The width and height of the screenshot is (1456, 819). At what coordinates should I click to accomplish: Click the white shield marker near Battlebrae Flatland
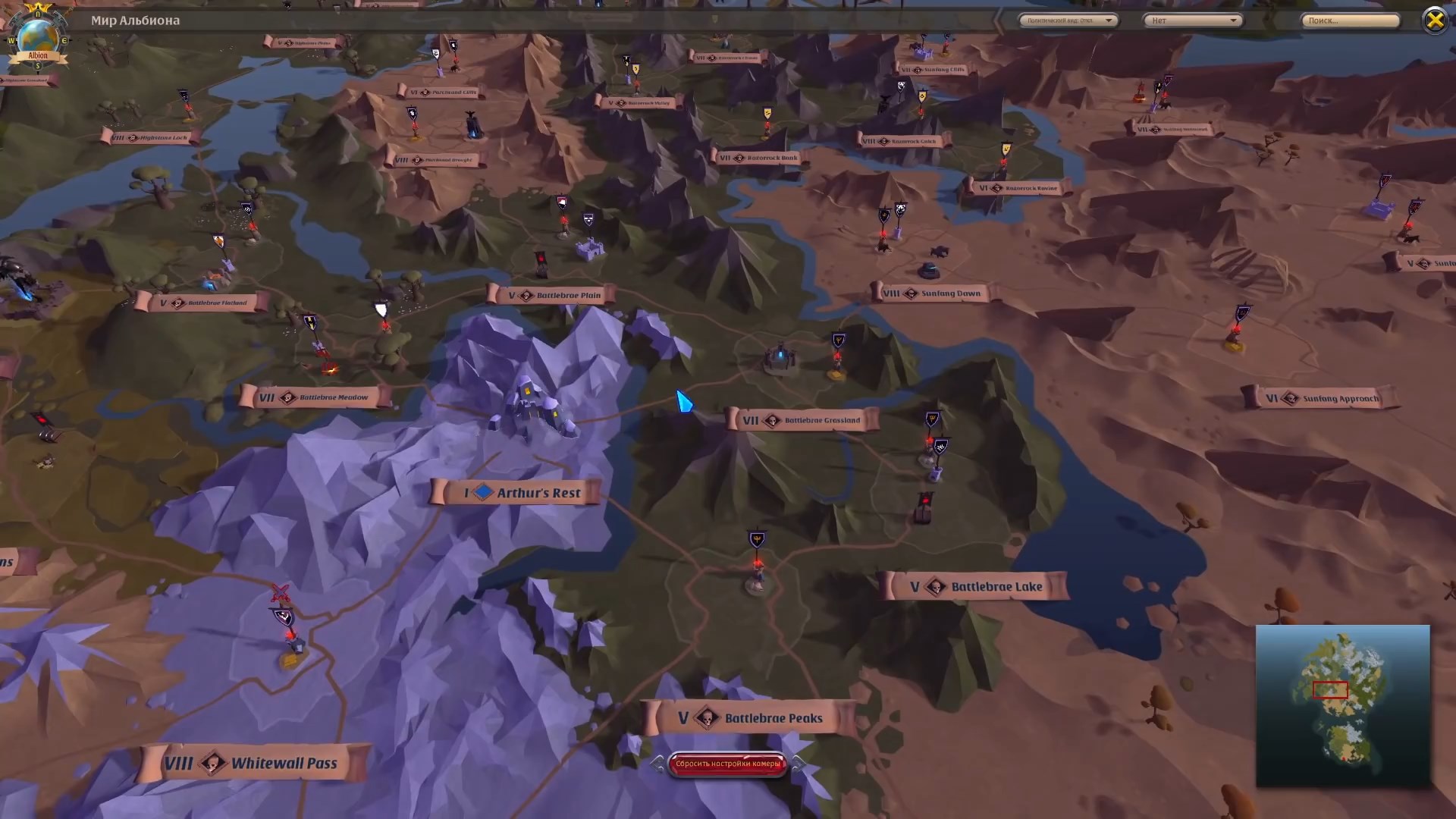click(379, 309)
